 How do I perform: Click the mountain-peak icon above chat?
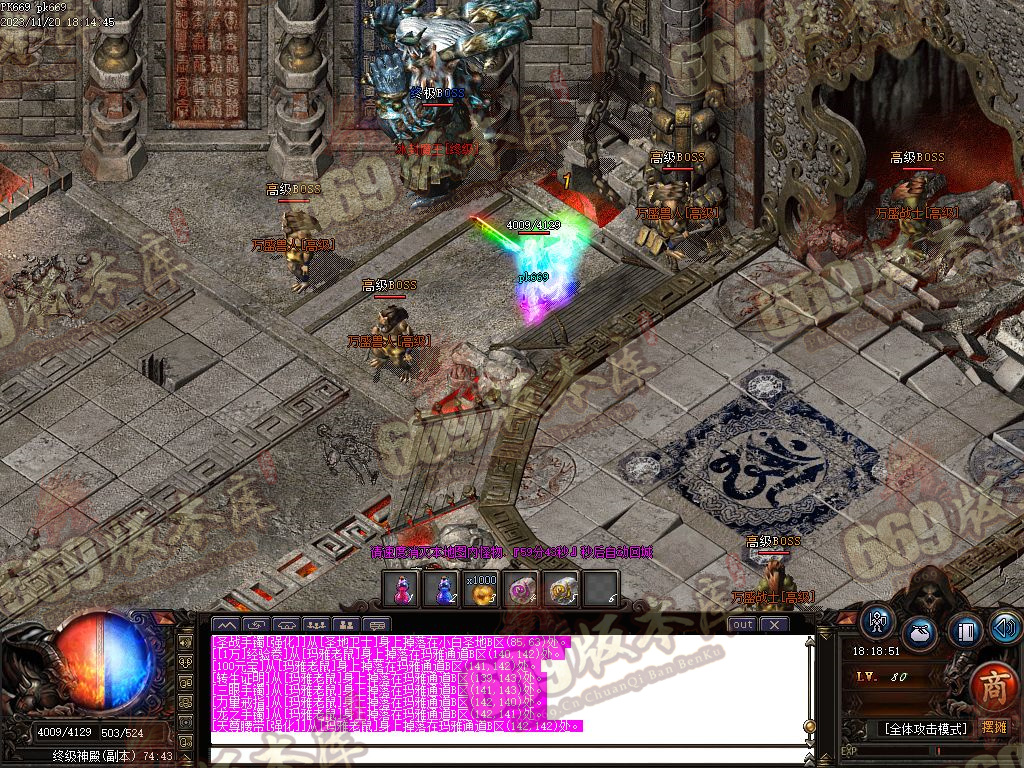point(224,625)
